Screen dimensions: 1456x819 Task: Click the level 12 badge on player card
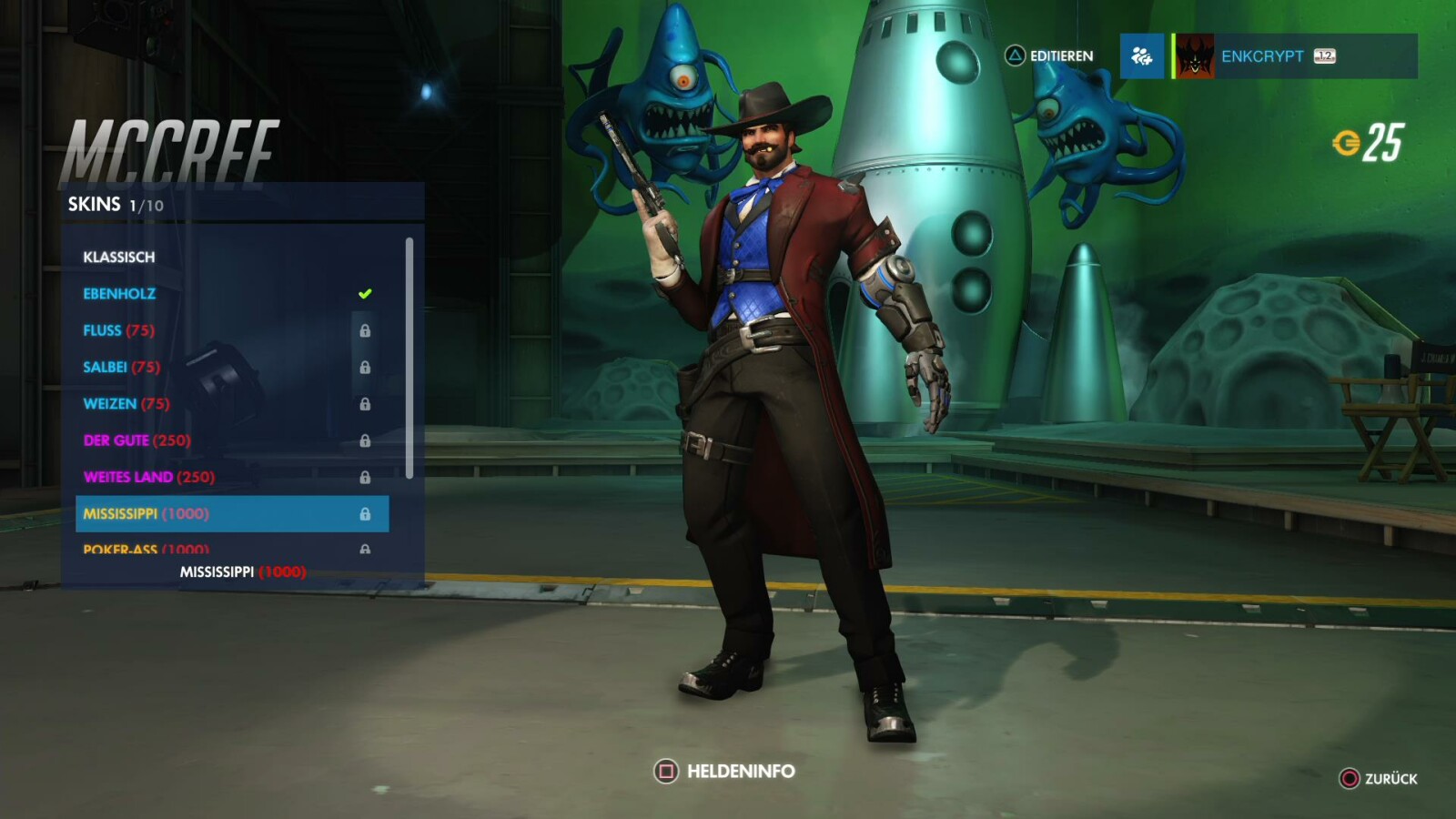coord(1324,56)
